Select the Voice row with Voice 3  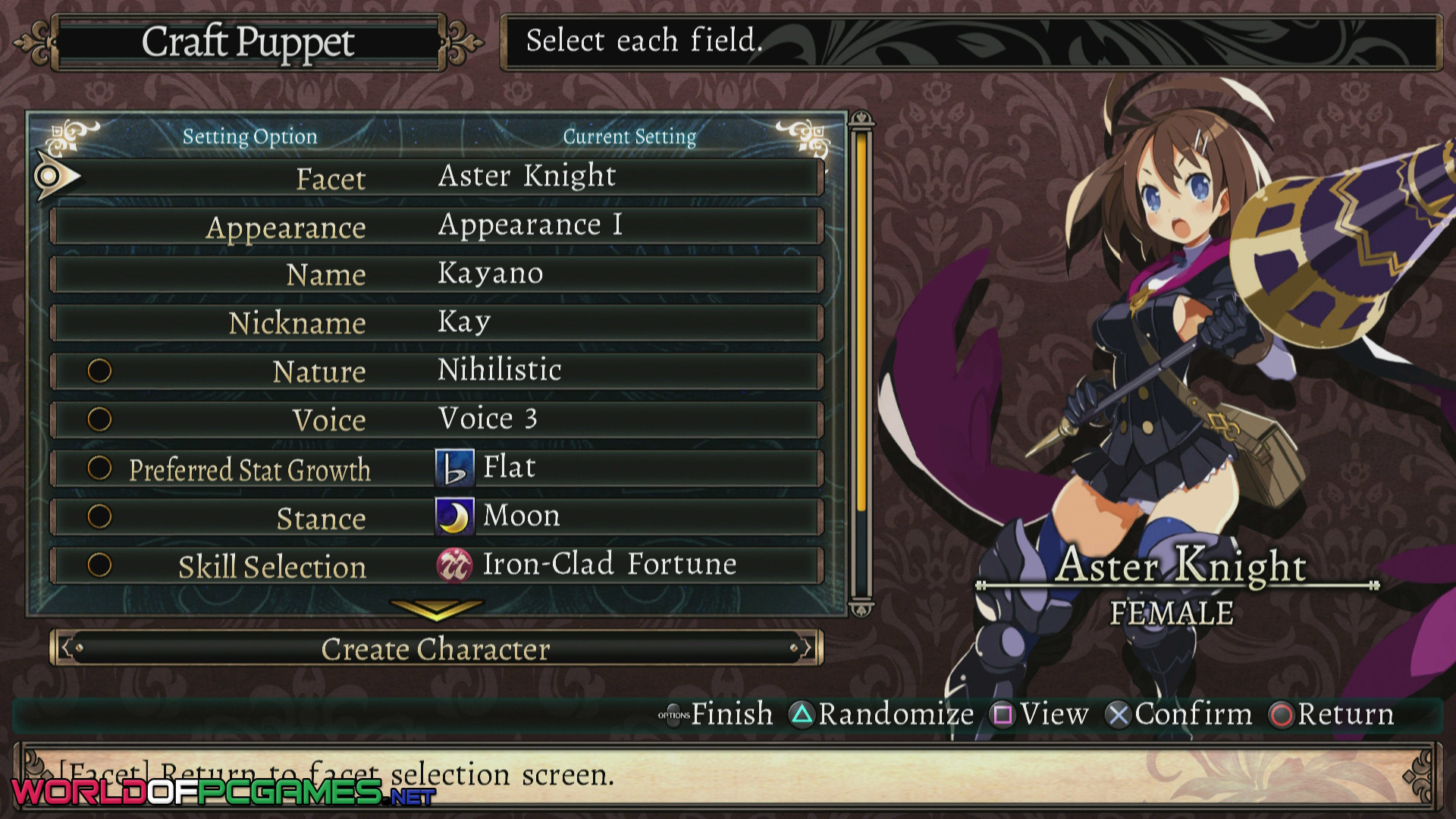click(437, 419)
